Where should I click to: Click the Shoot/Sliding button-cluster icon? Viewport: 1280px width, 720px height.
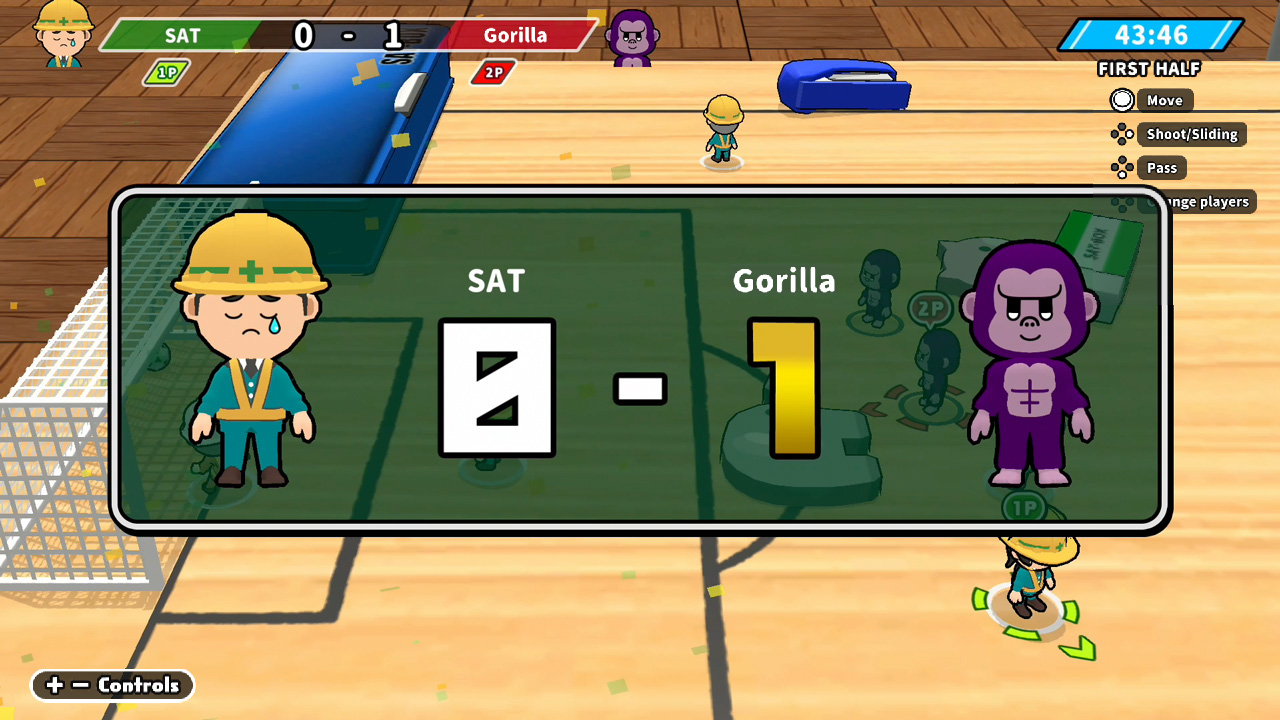pyautogui.click(x=1122, y=134)
